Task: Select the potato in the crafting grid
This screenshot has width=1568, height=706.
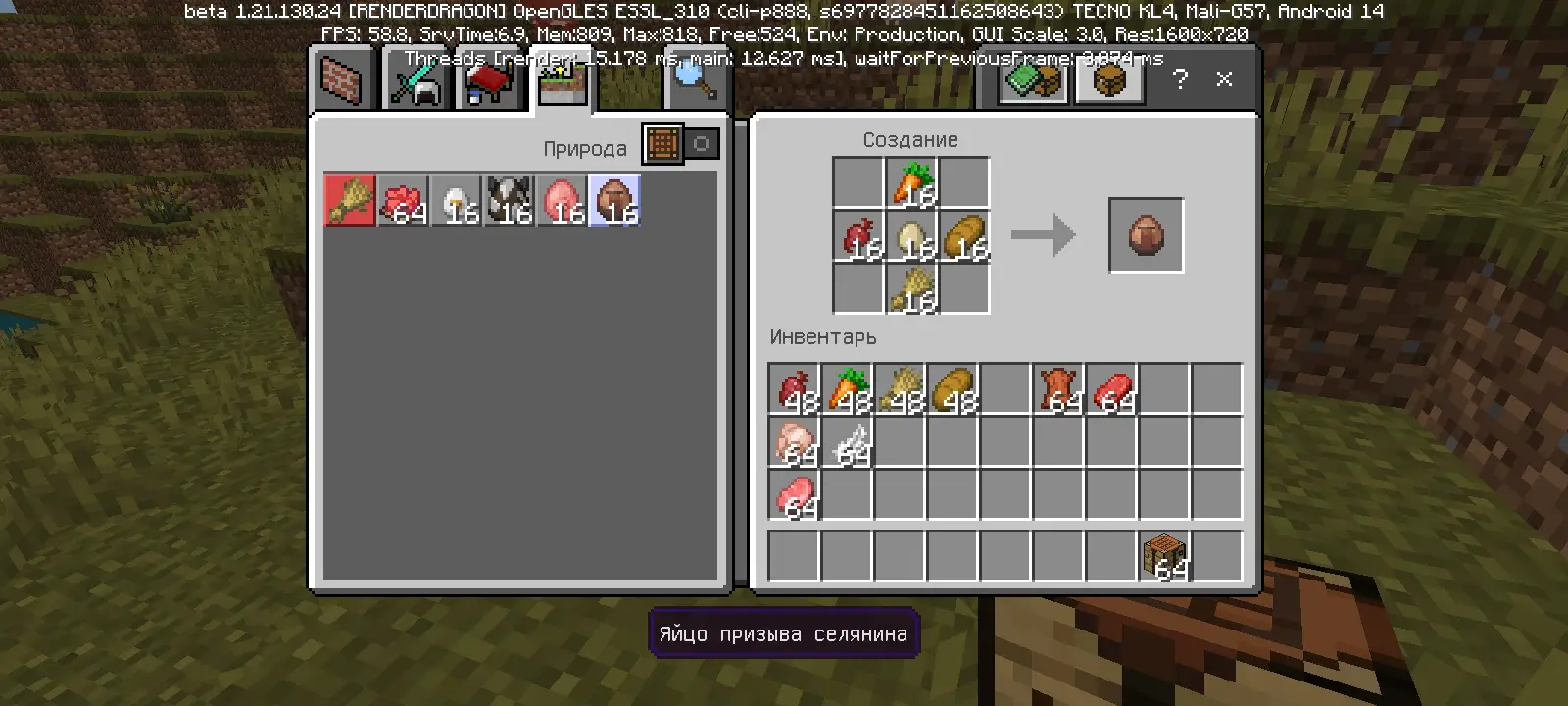Action: click(964, 236)
